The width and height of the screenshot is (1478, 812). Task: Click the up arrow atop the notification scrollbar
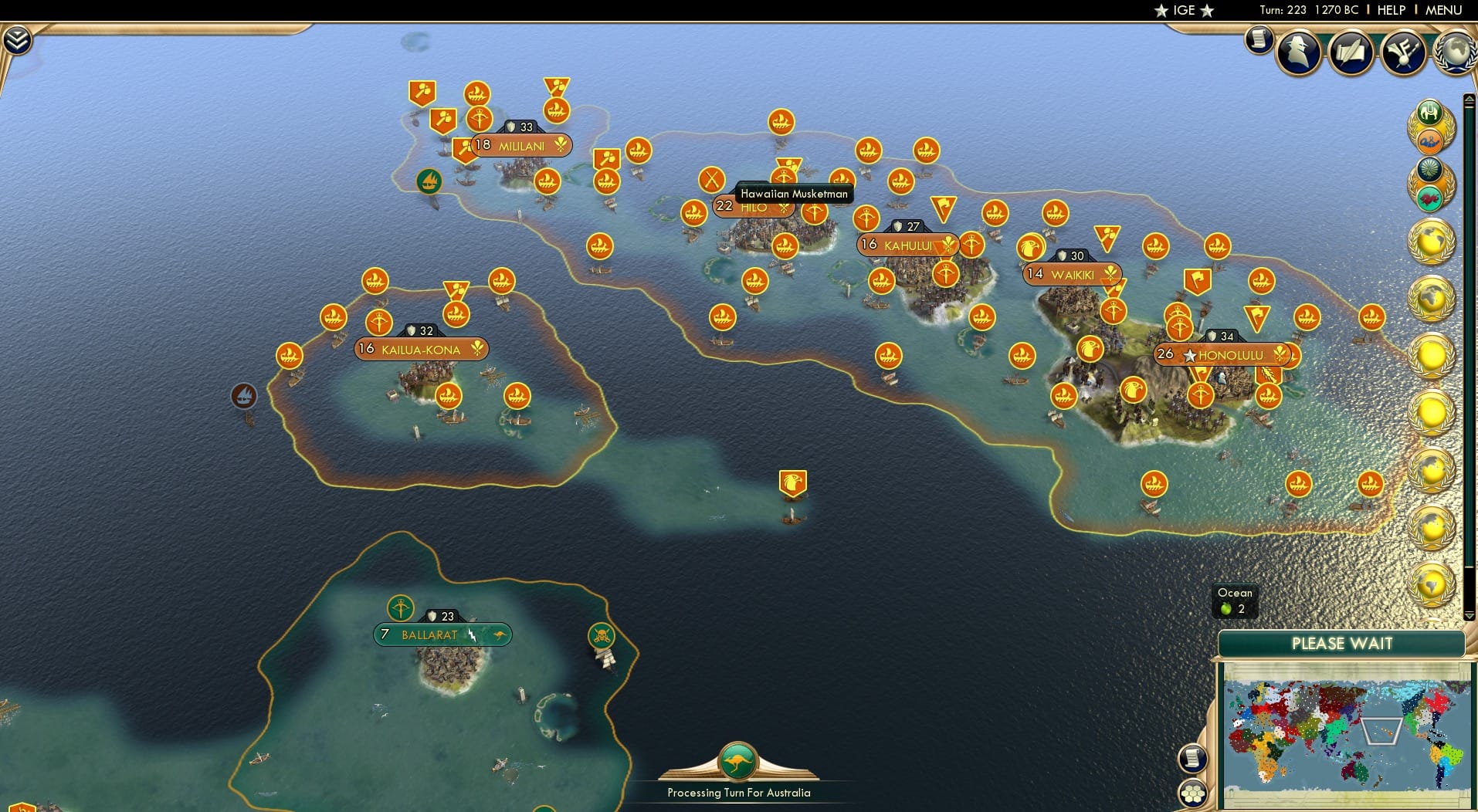pos(1468,98)
